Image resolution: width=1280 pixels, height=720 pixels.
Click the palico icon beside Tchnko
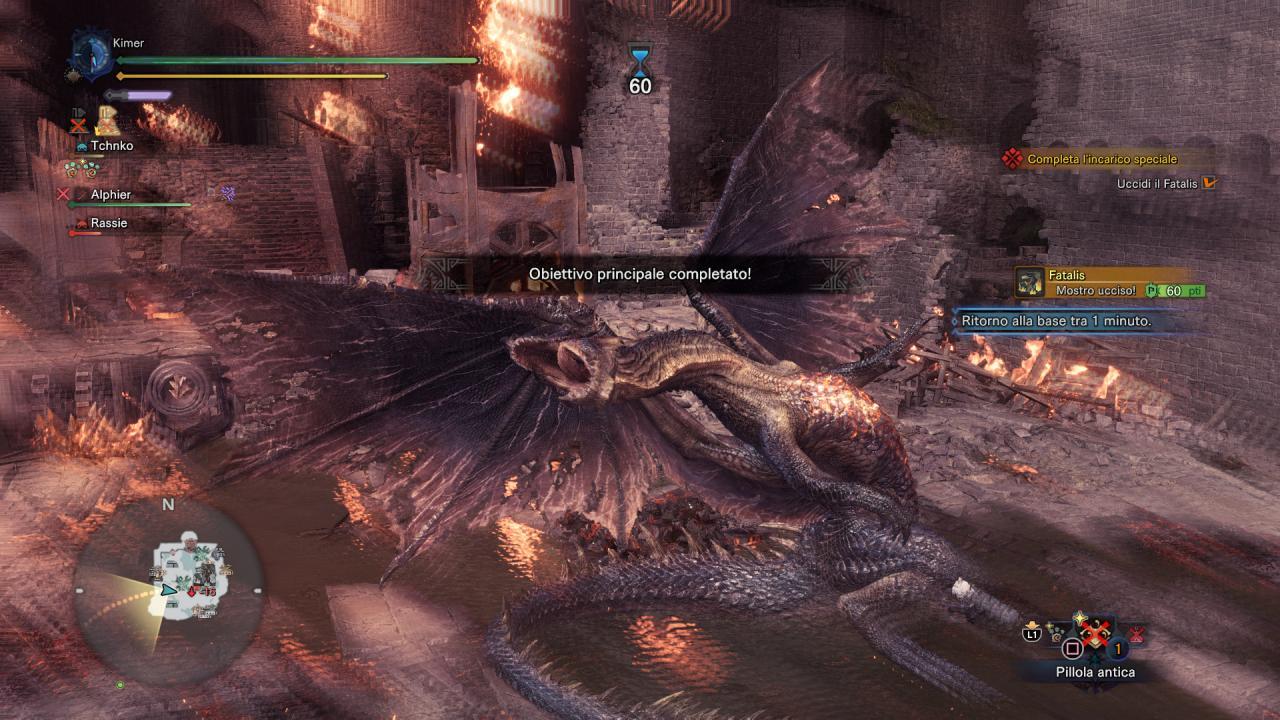pos(82,146)
